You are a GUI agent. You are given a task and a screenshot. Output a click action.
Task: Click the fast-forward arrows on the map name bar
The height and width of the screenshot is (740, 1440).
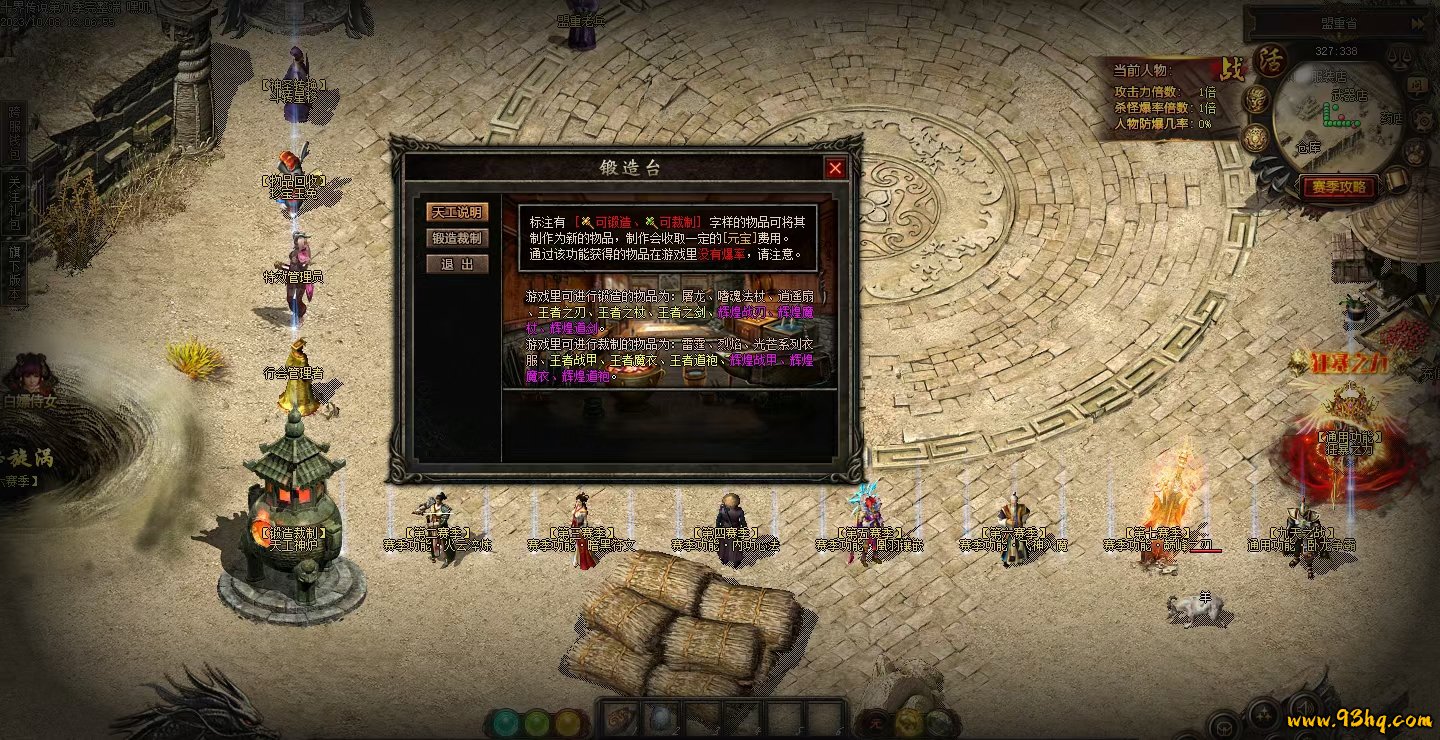(1419, 23)
